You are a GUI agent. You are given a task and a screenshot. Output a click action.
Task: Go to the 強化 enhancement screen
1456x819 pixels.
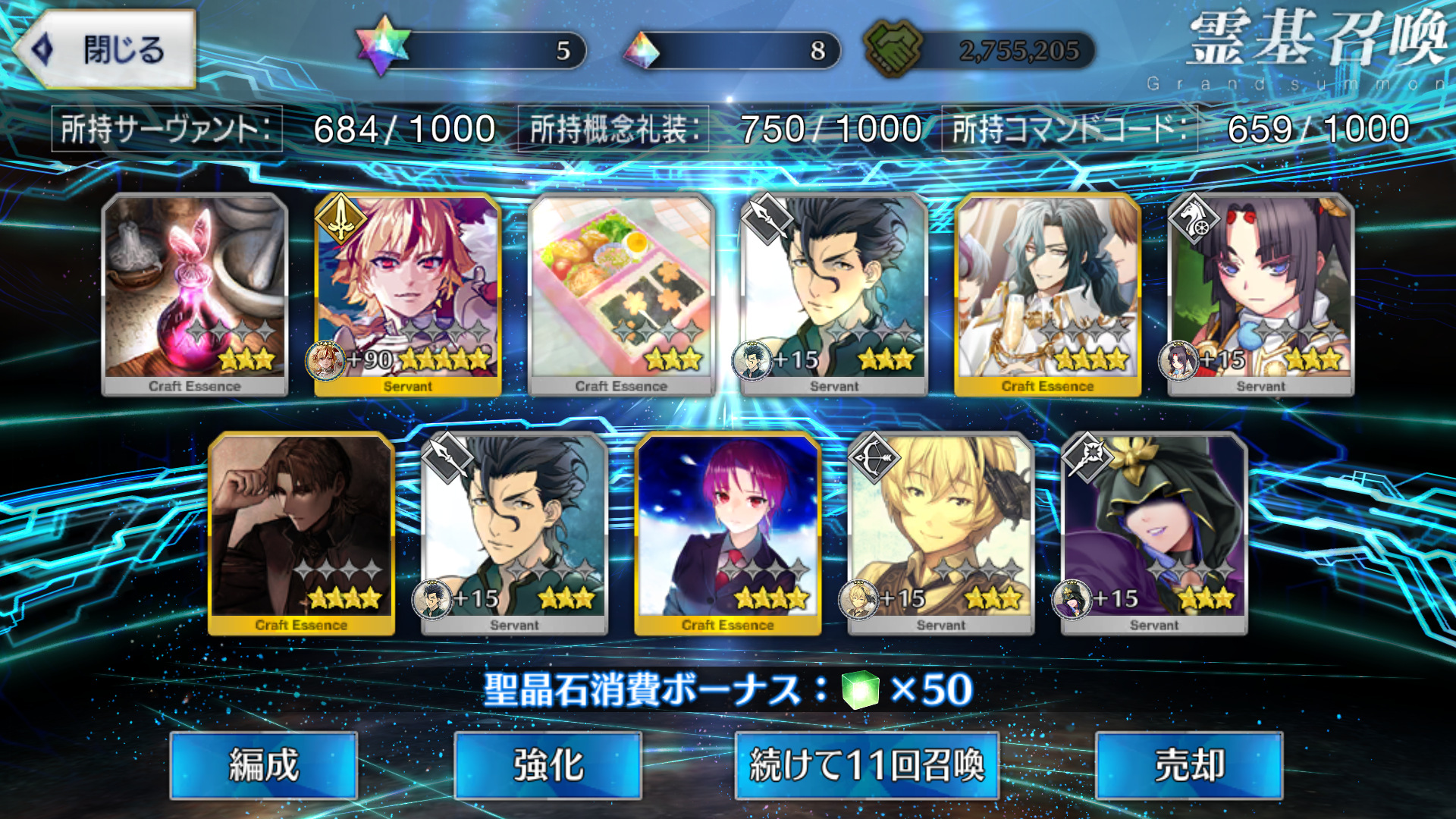(x=548, y=764)
